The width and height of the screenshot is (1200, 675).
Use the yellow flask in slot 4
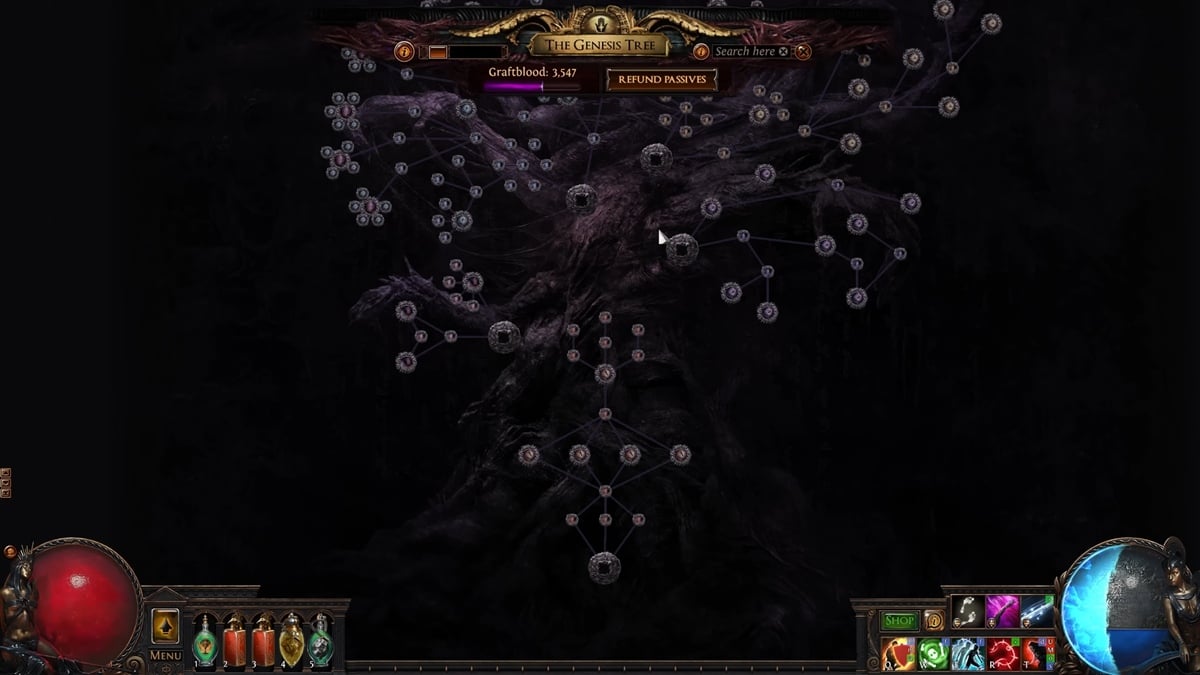292,640
